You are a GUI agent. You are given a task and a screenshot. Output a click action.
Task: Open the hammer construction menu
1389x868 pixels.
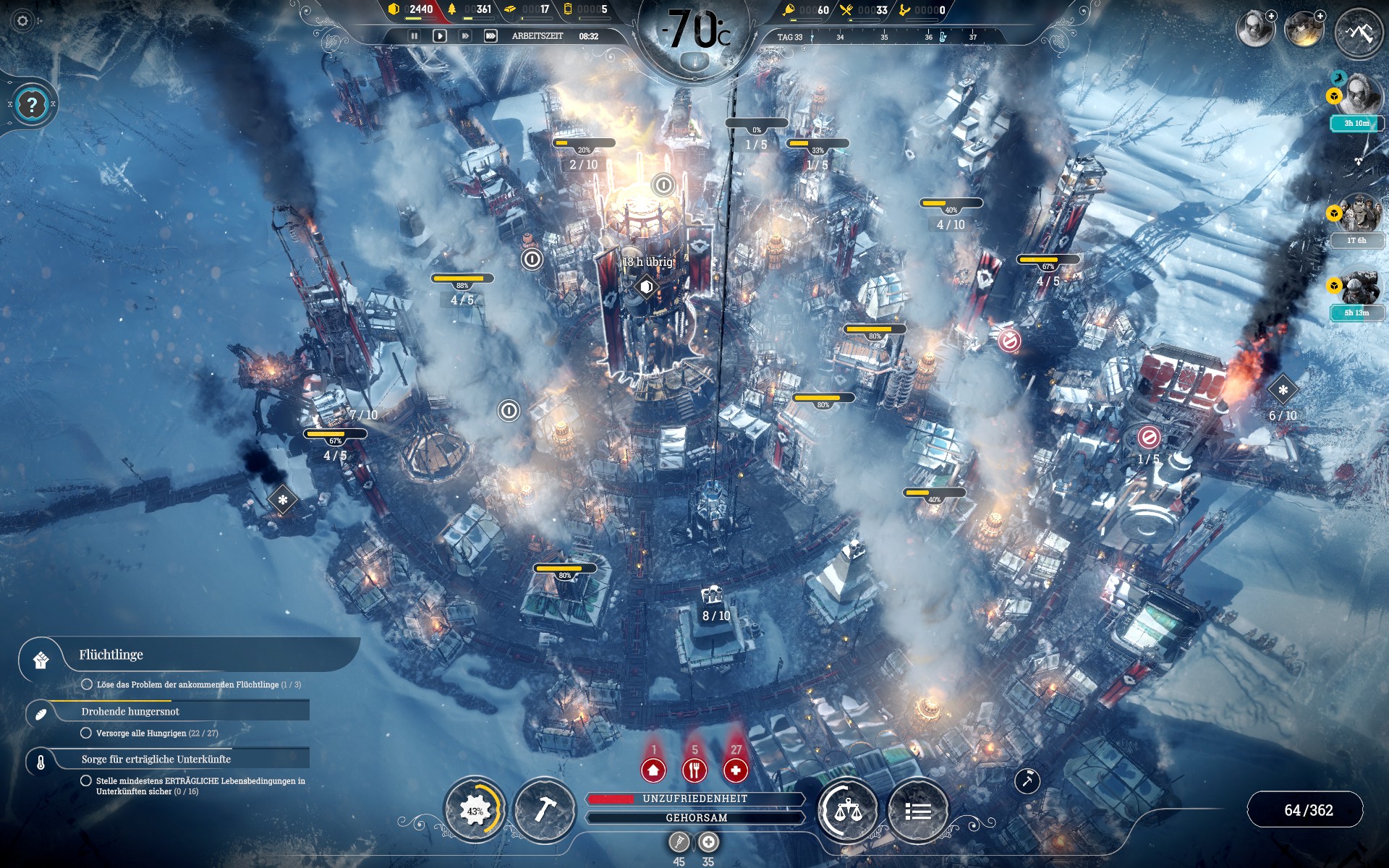(x=544, y=811)
